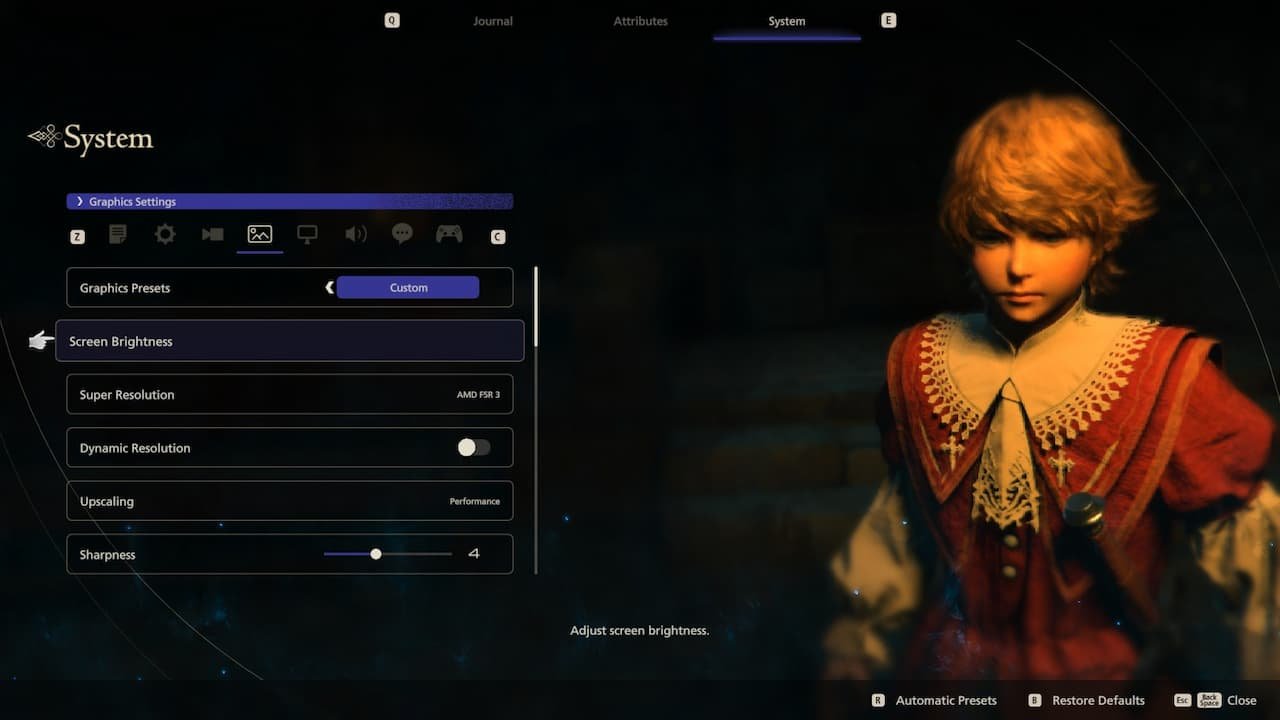Click the Z key shortcut indicator
The height and width of the screenshot is (720, 1280).
coord(77,236)
